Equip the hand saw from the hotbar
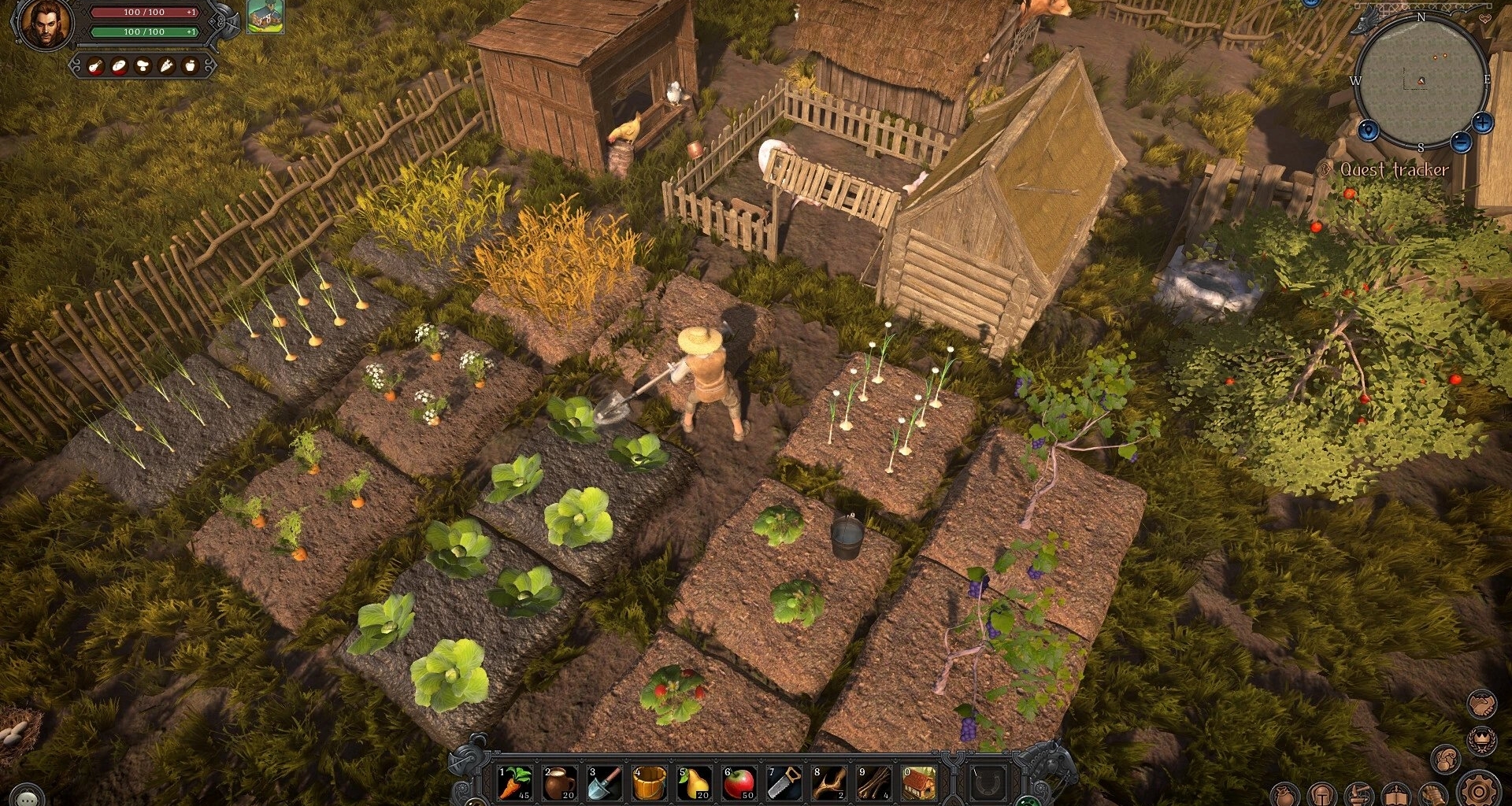Screen dimensions: 1512x806 point(784,783)
